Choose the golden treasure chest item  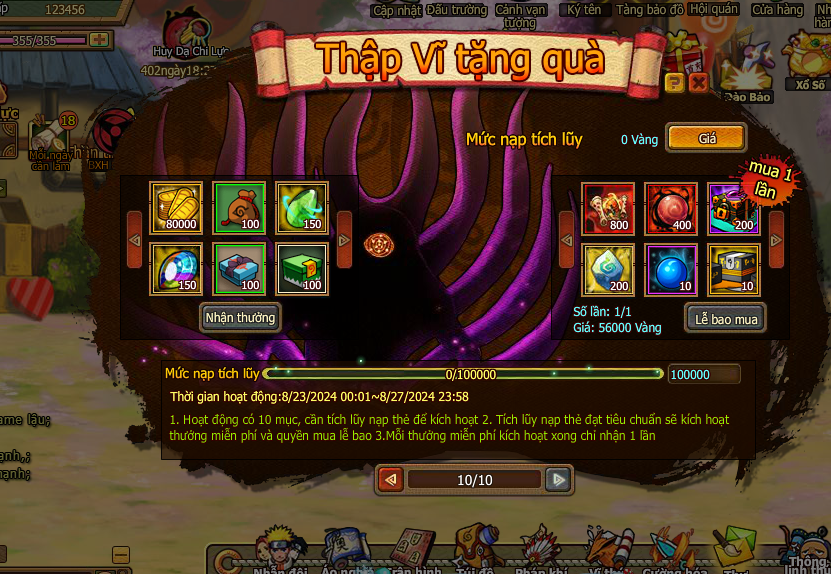coord(733,270)
